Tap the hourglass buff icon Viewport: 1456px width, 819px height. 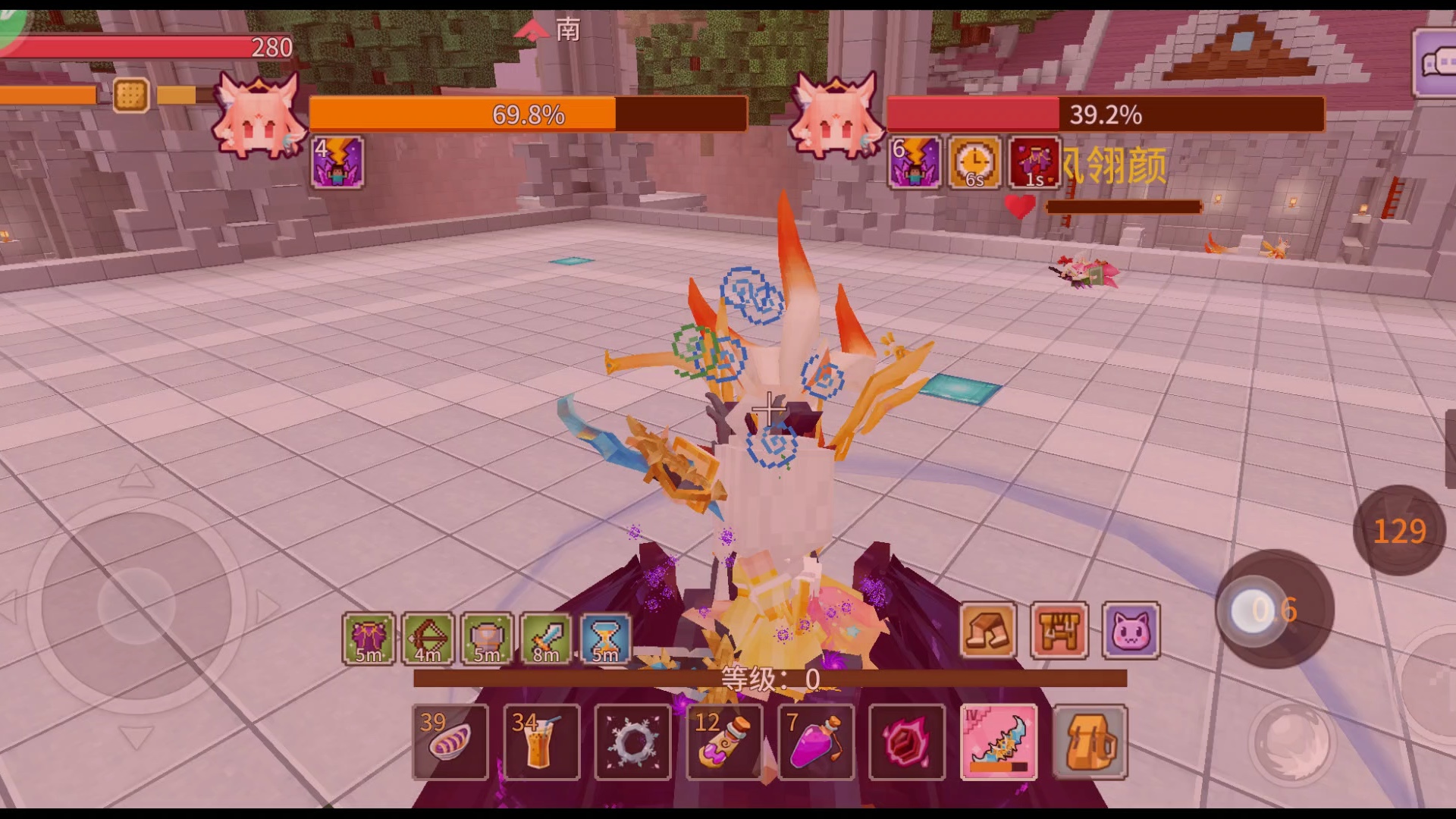click(x=605, y=639)
